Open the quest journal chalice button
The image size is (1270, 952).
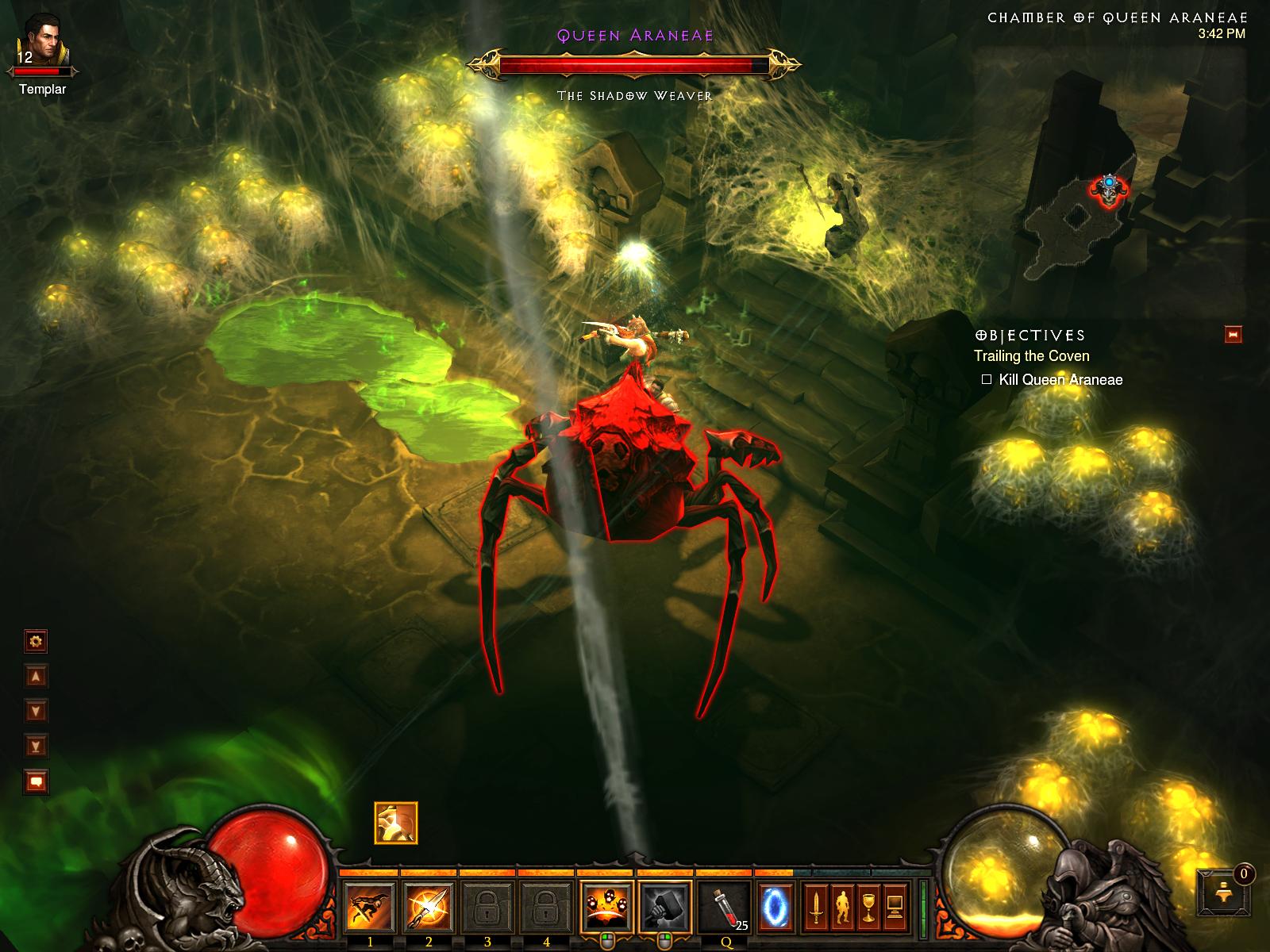[x=868, y=906]
